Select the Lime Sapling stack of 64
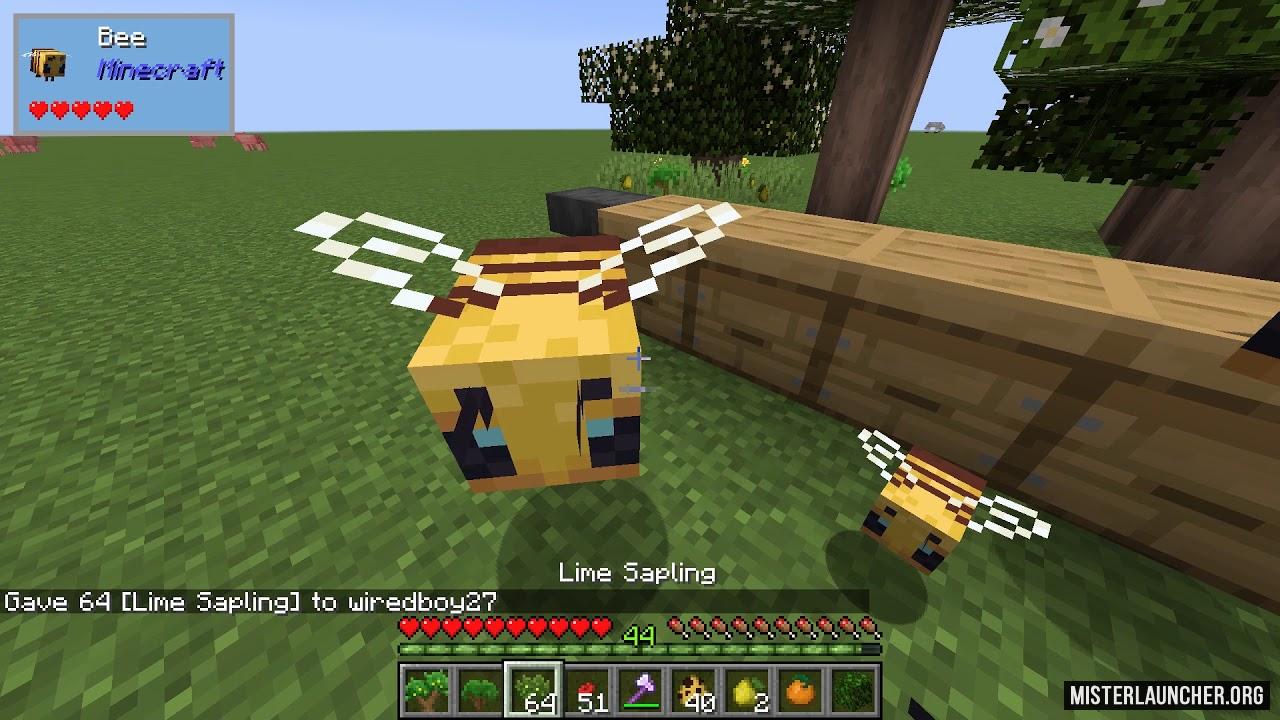 tap(532, 691)
